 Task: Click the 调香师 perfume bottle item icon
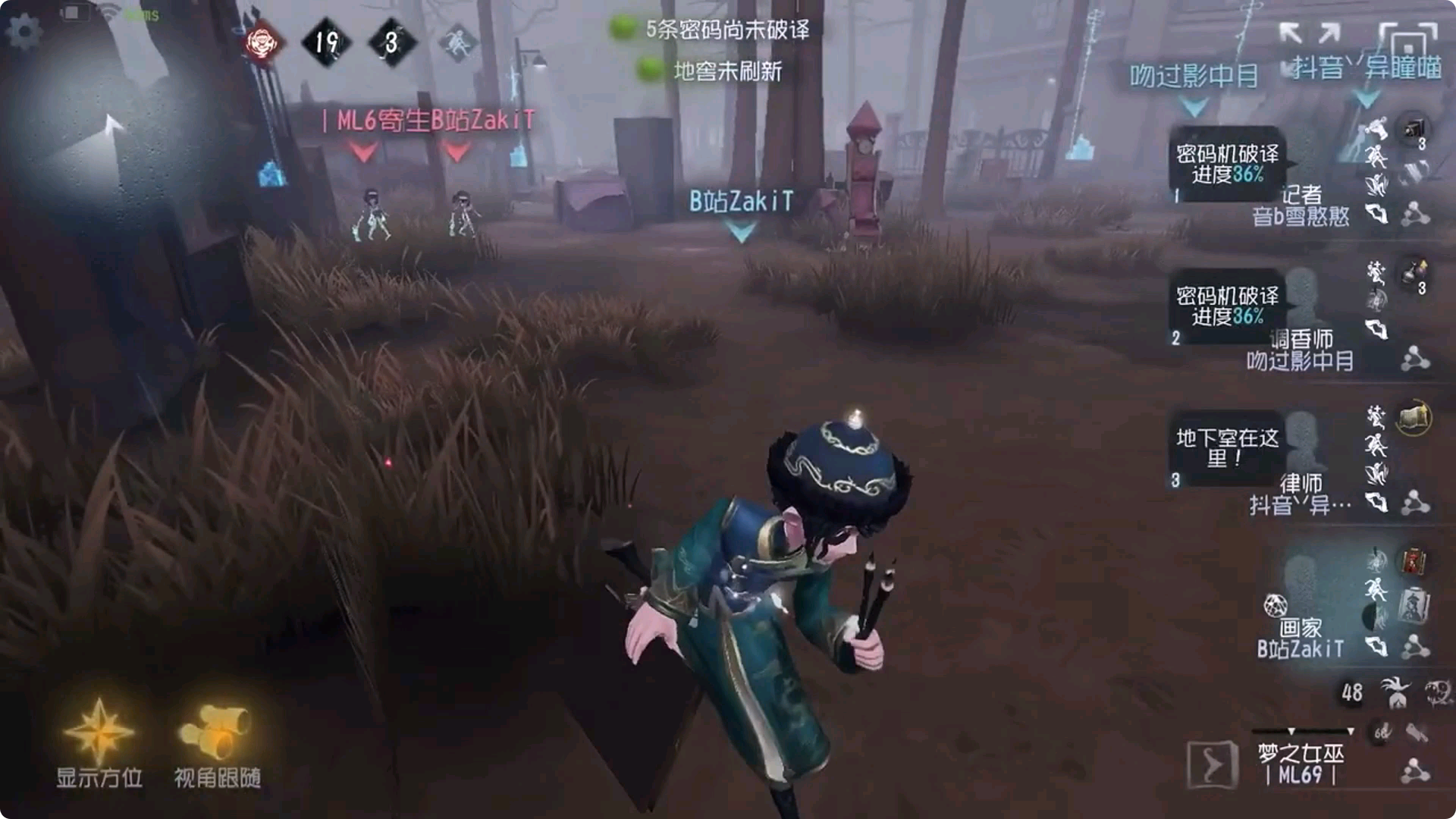pyautogui.click(x=1414, y=273)
